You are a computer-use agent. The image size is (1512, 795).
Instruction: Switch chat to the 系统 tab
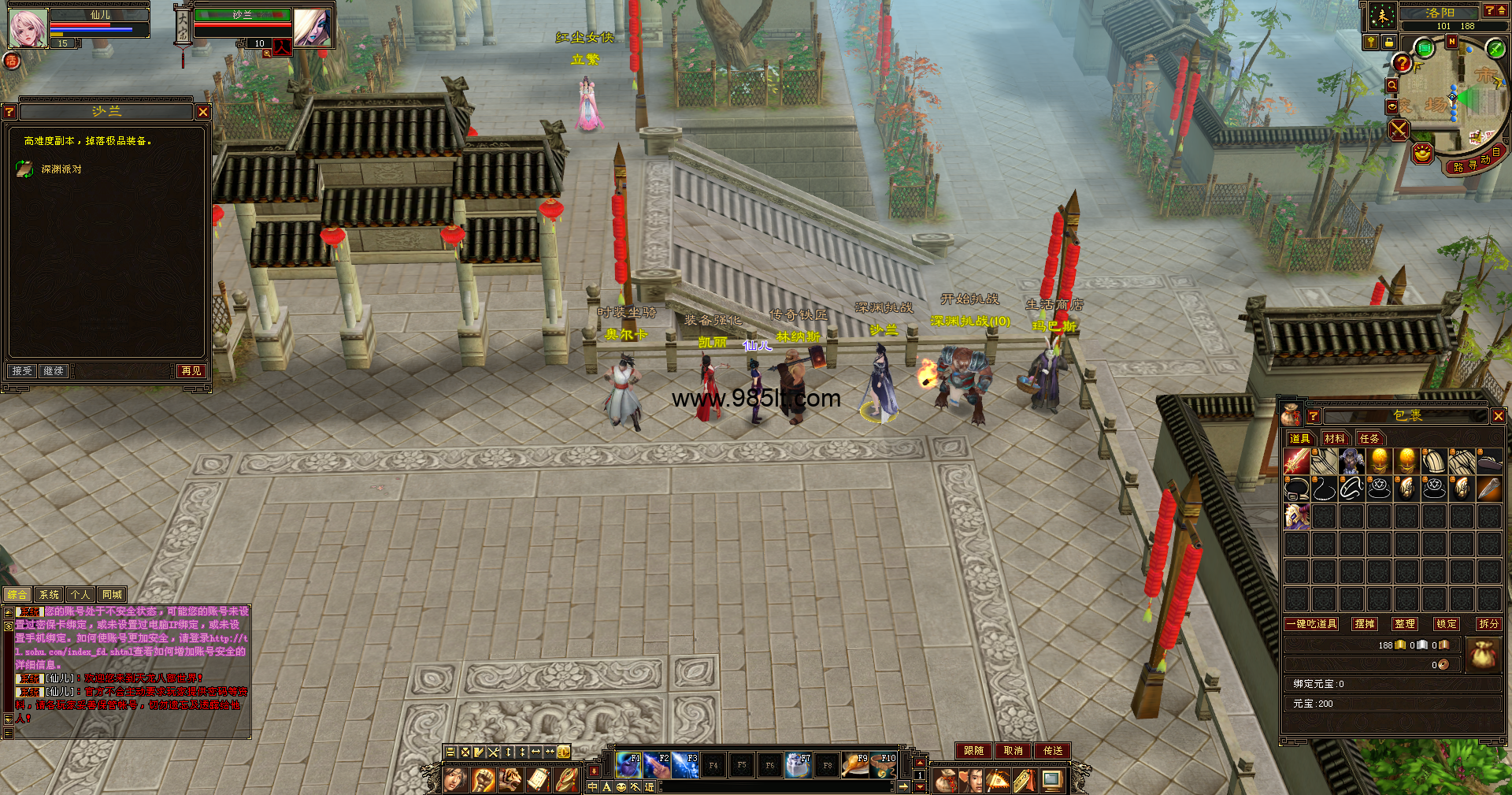click(x=49, y=595)
